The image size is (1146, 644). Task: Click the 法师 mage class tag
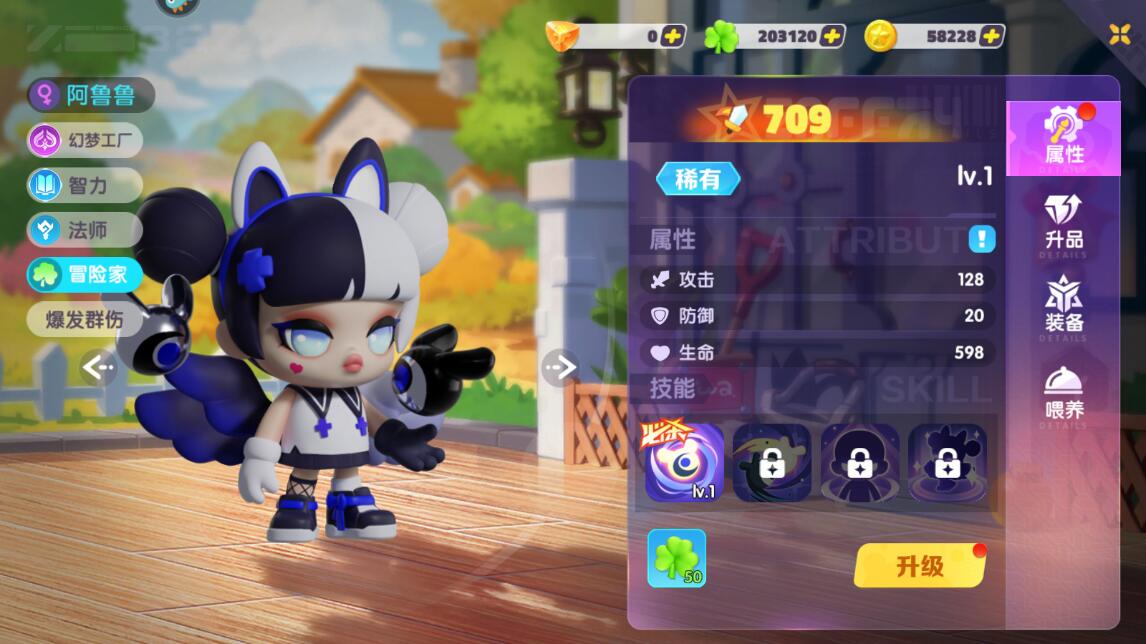pyautogui.click(x=86, y=230)
